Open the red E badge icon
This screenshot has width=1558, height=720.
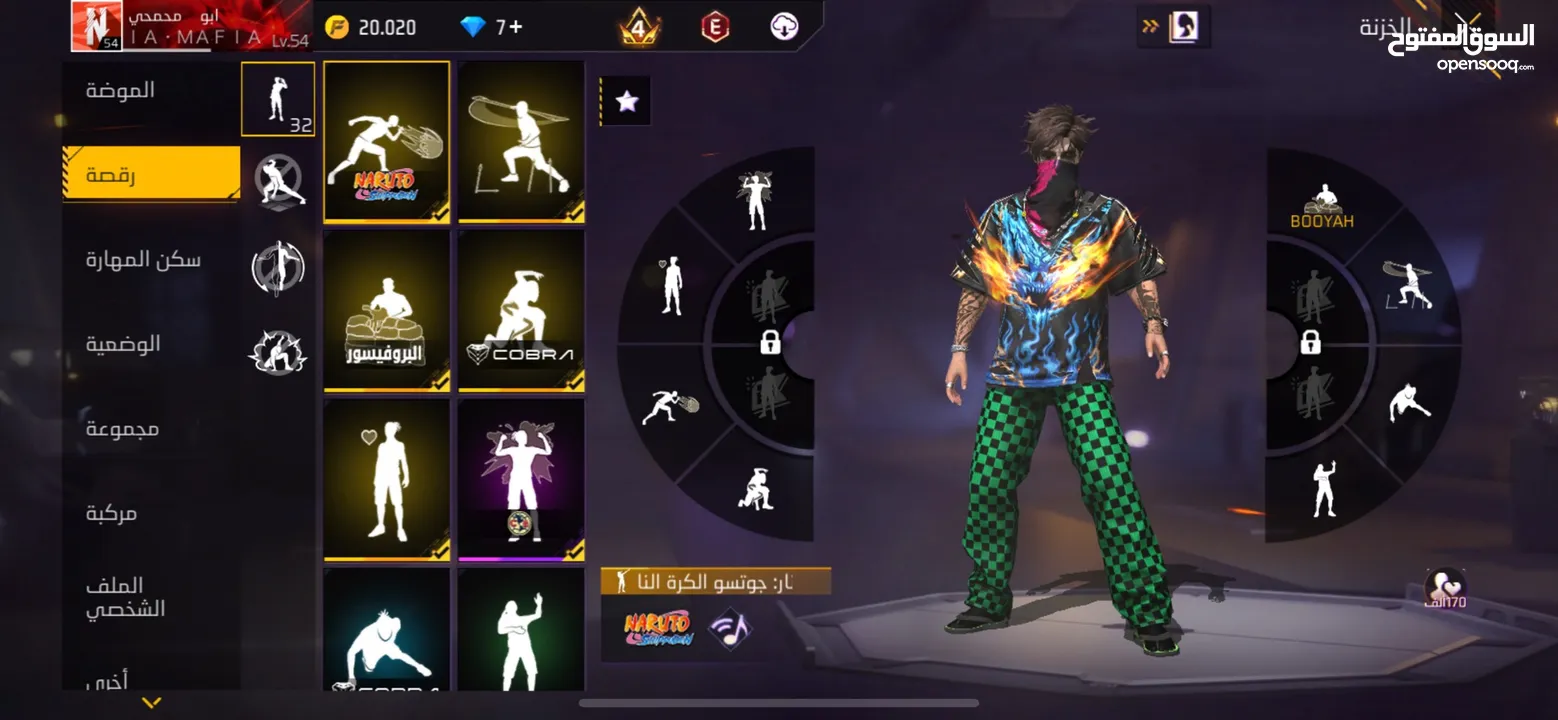[714, 27]
